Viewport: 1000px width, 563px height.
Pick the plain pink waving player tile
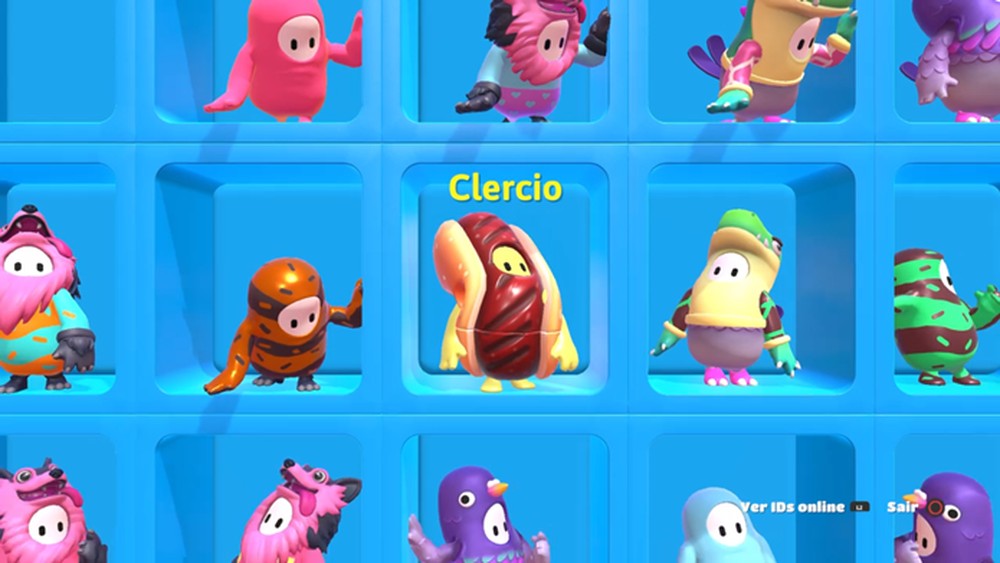286,60
